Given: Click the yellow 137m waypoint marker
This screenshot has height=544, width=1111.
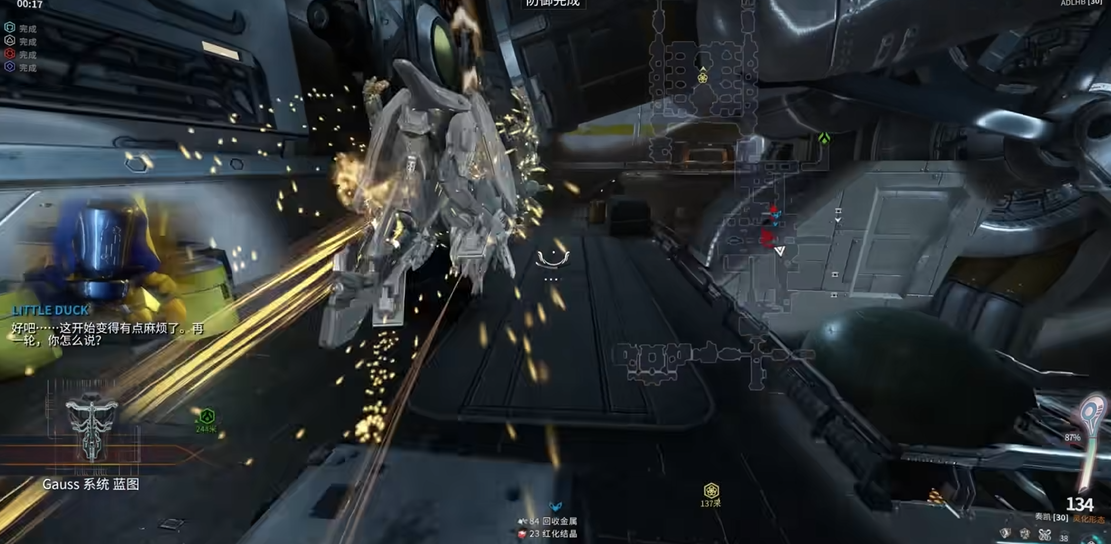Looking at the screenshot, I should pyautogui.click(x=711, y=490).
